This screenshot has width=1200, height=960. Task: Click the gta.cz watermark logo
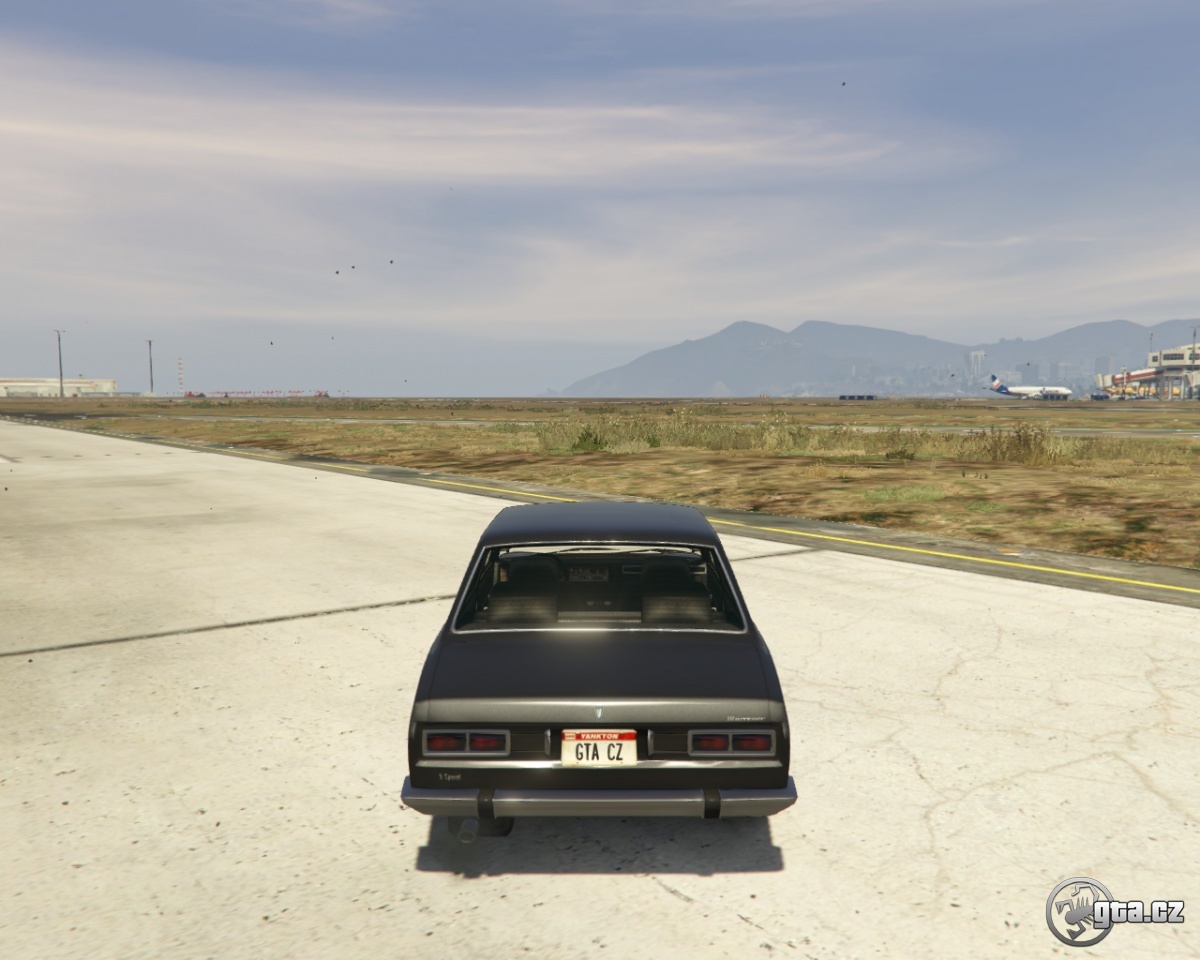coord(1114,911)
